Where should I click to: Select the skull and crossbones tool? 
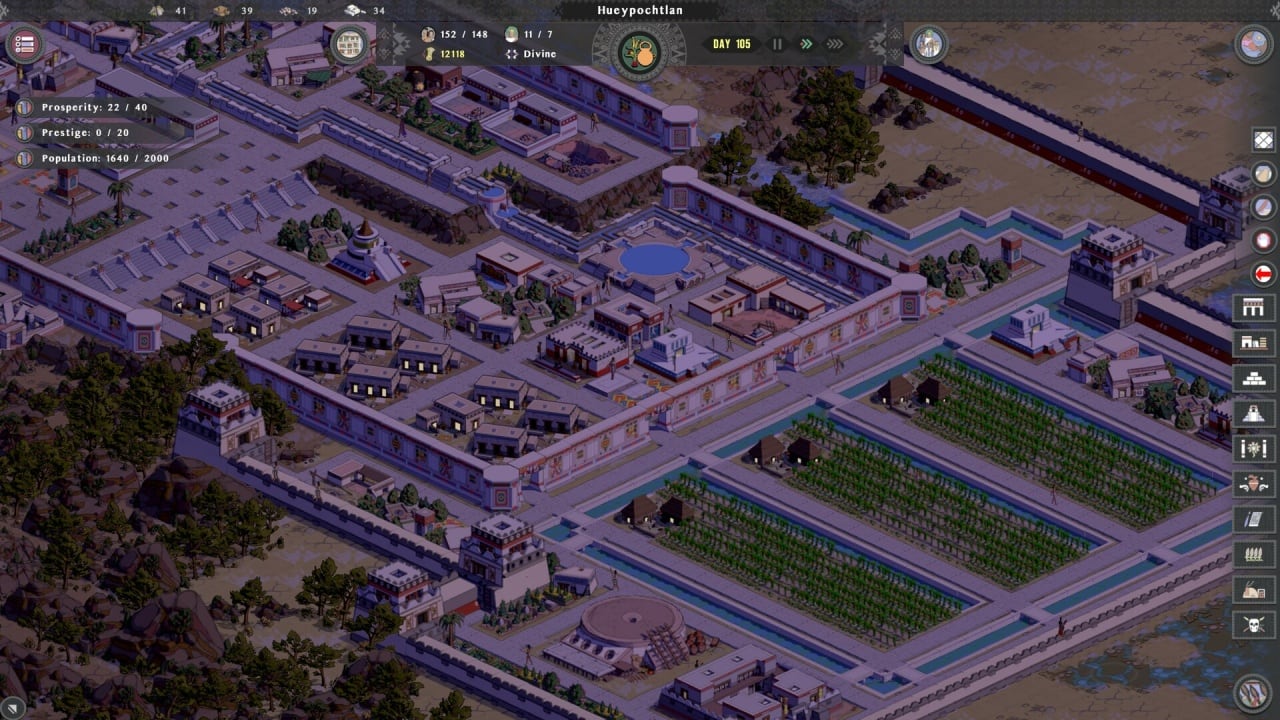[x=1253, y=625]
